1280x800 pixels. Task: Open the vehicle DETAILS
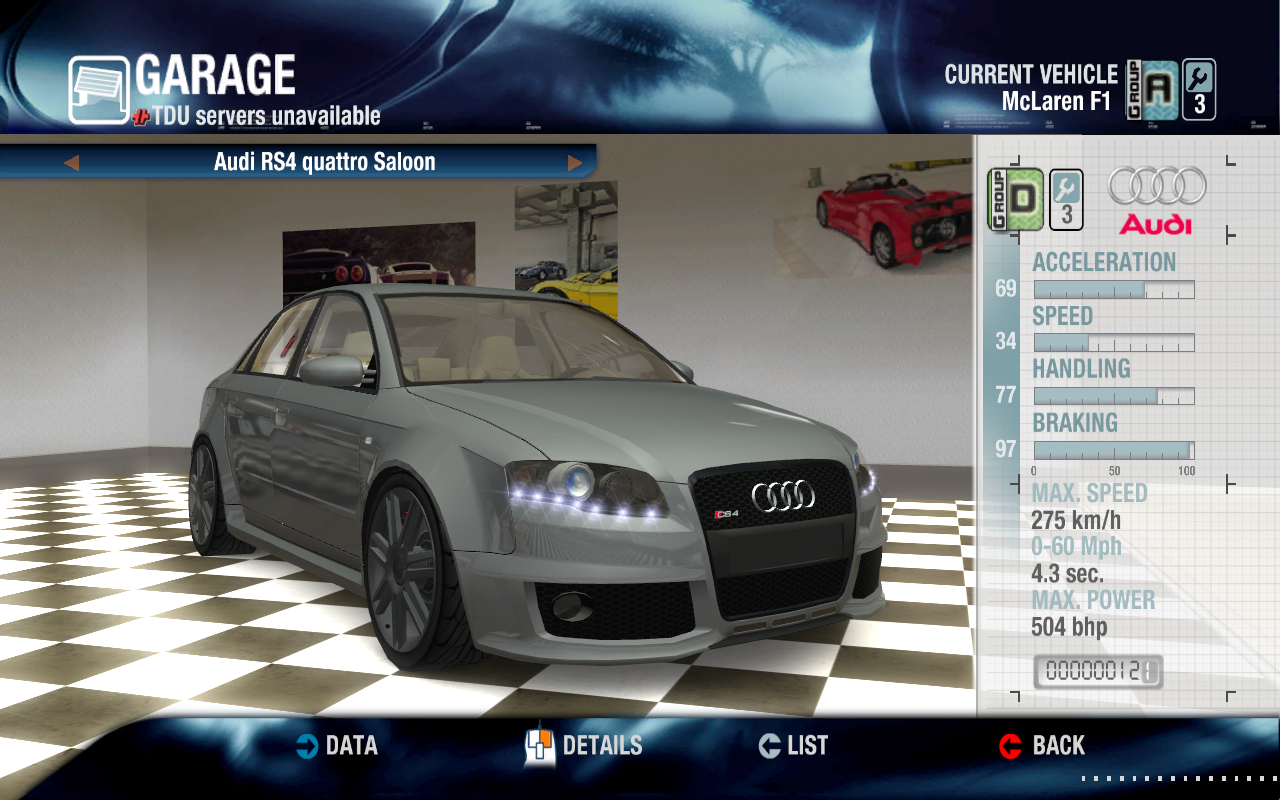[x=584, y=746]
